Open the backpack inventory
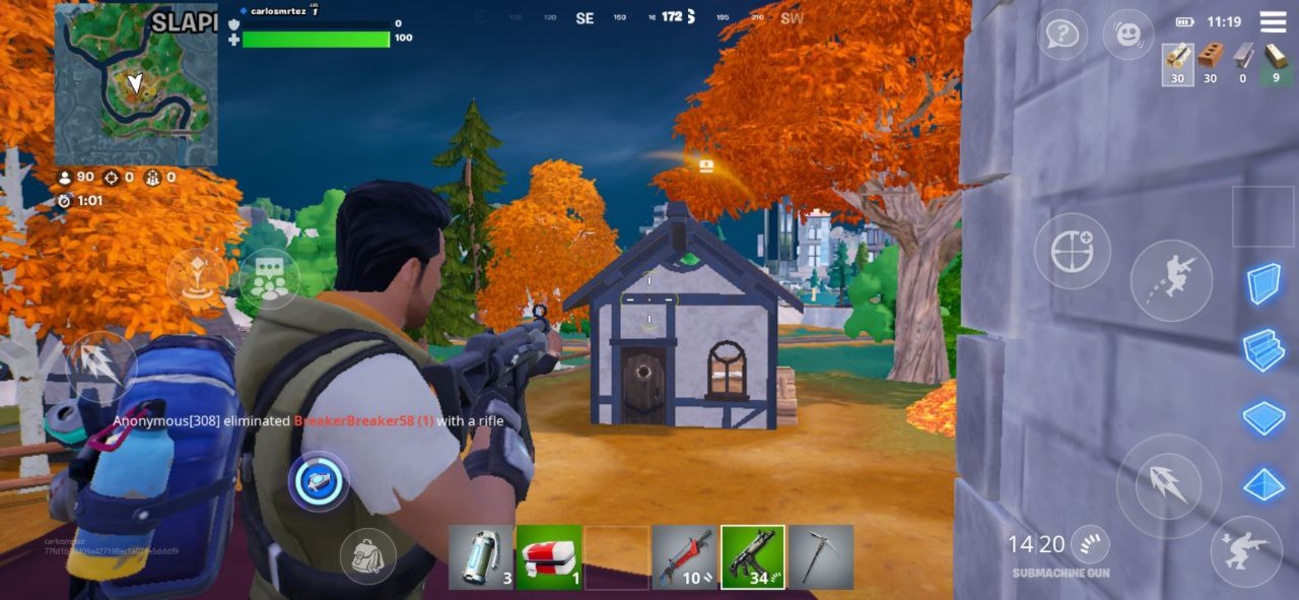 (368, 556)
